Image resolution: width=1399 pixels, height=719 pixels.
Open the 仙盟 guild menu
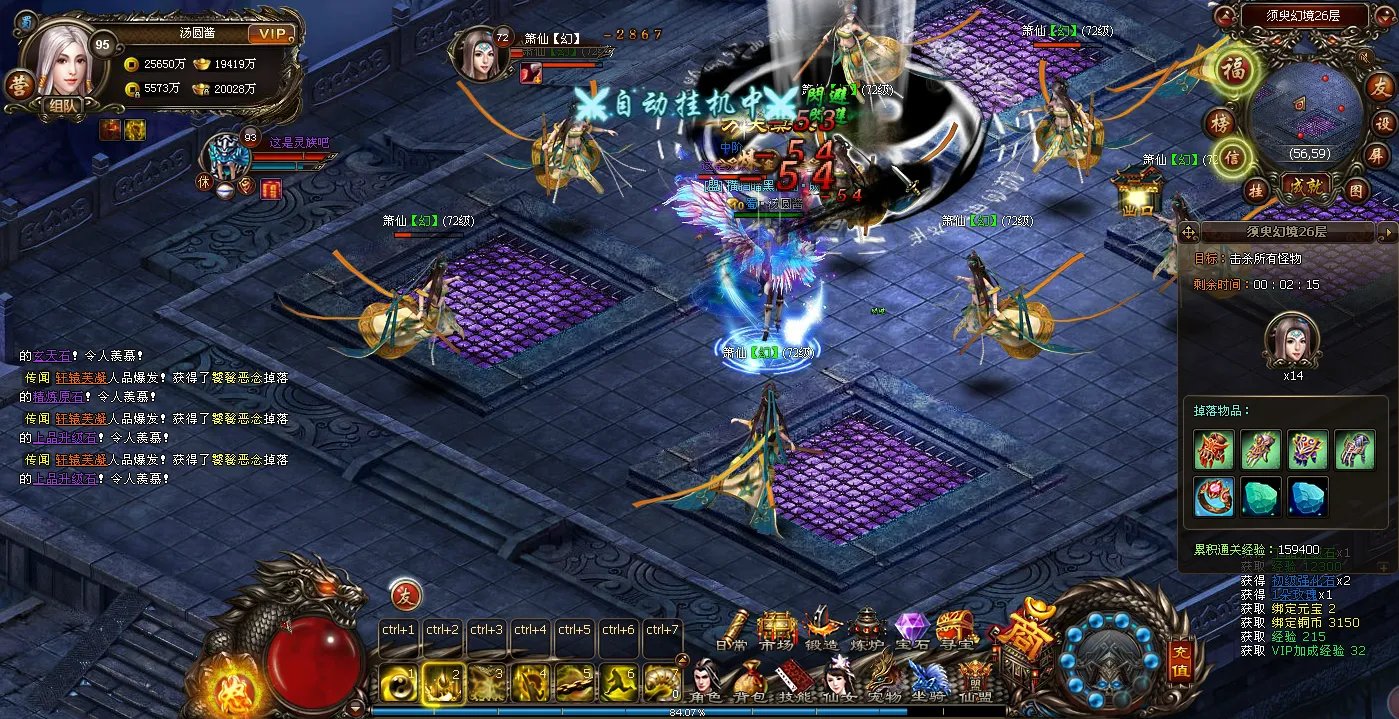(974, 682)
